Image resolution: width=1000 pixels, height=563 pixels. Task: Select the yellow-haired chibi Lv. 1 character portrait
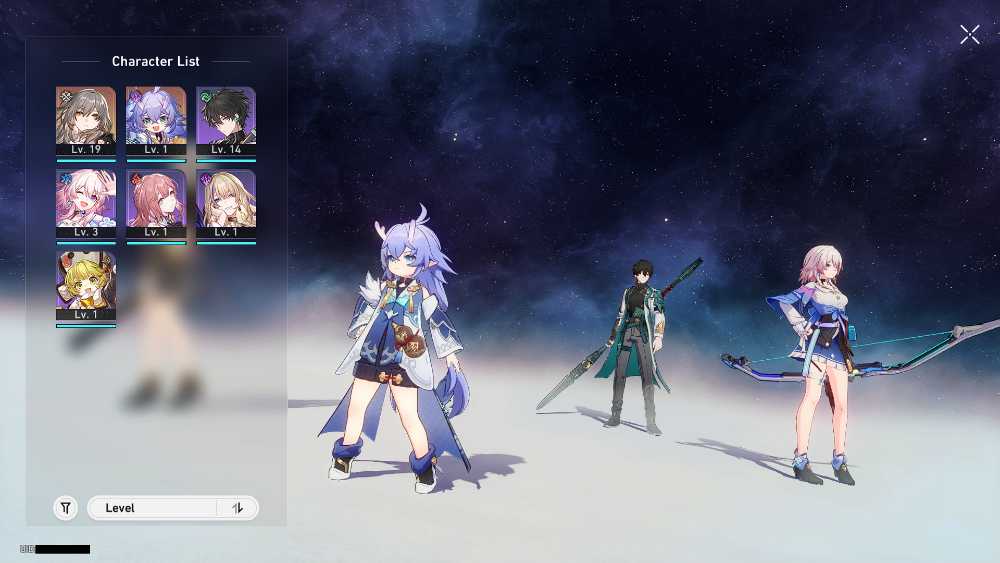86,285
